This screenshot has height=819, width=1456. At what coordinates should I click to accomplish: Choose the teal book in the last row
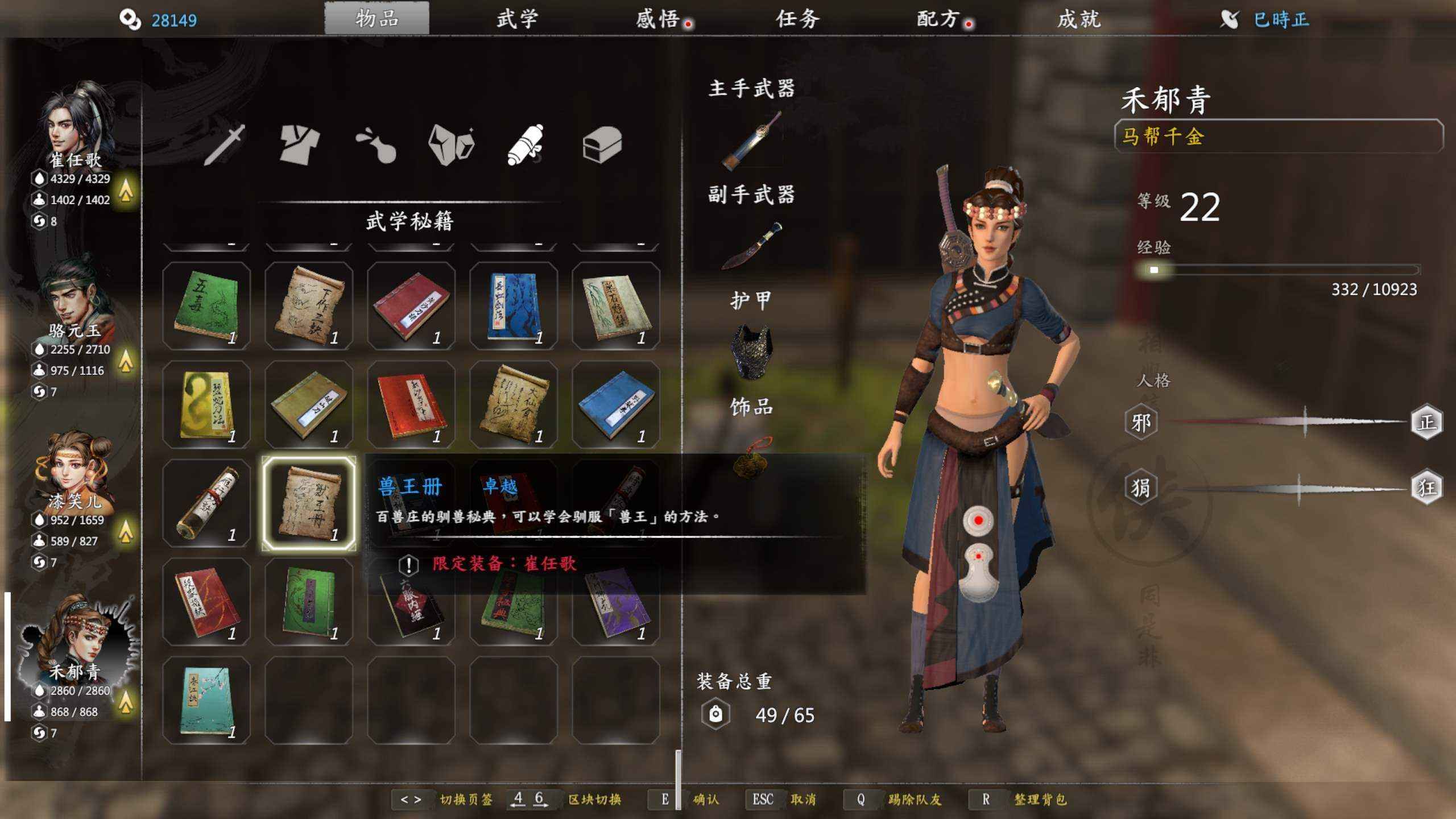click(206, 701)
